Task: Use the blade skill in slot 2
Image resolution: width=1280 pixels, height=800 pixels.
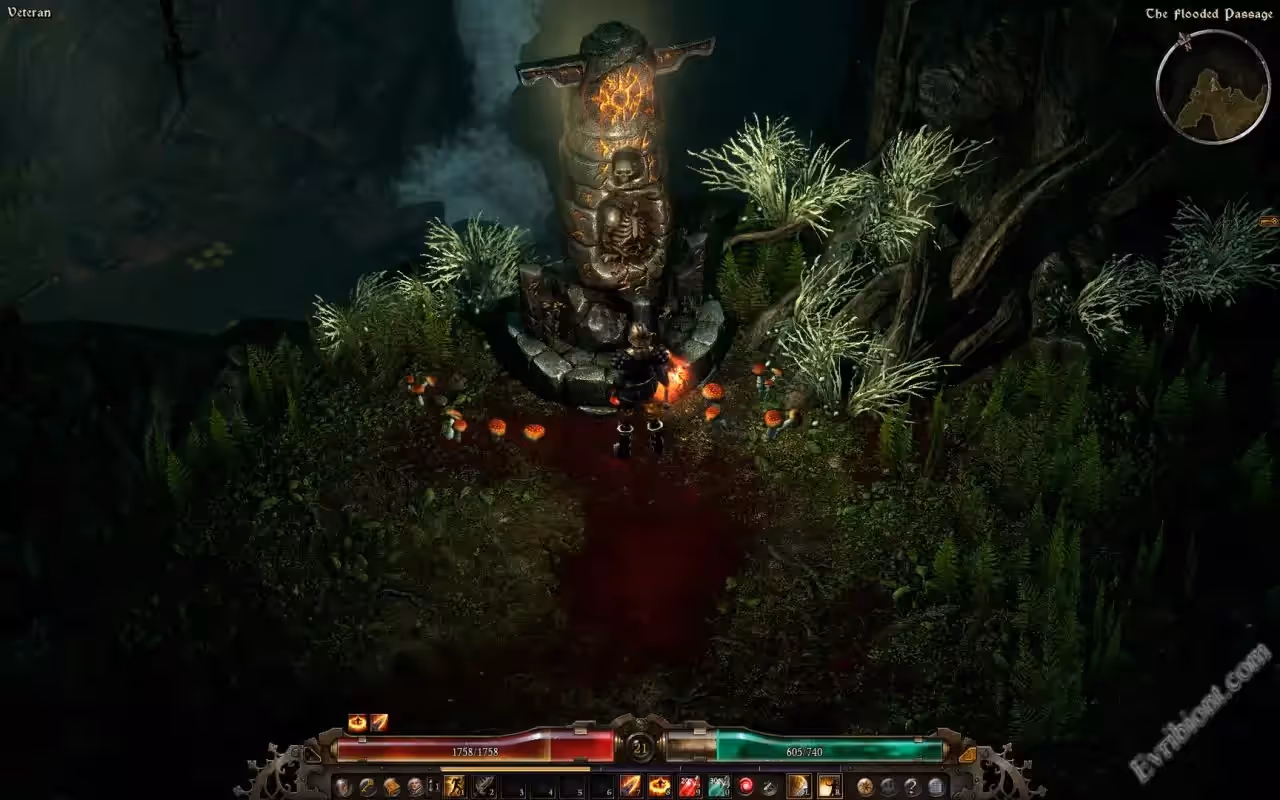Action: coord(485,786)
